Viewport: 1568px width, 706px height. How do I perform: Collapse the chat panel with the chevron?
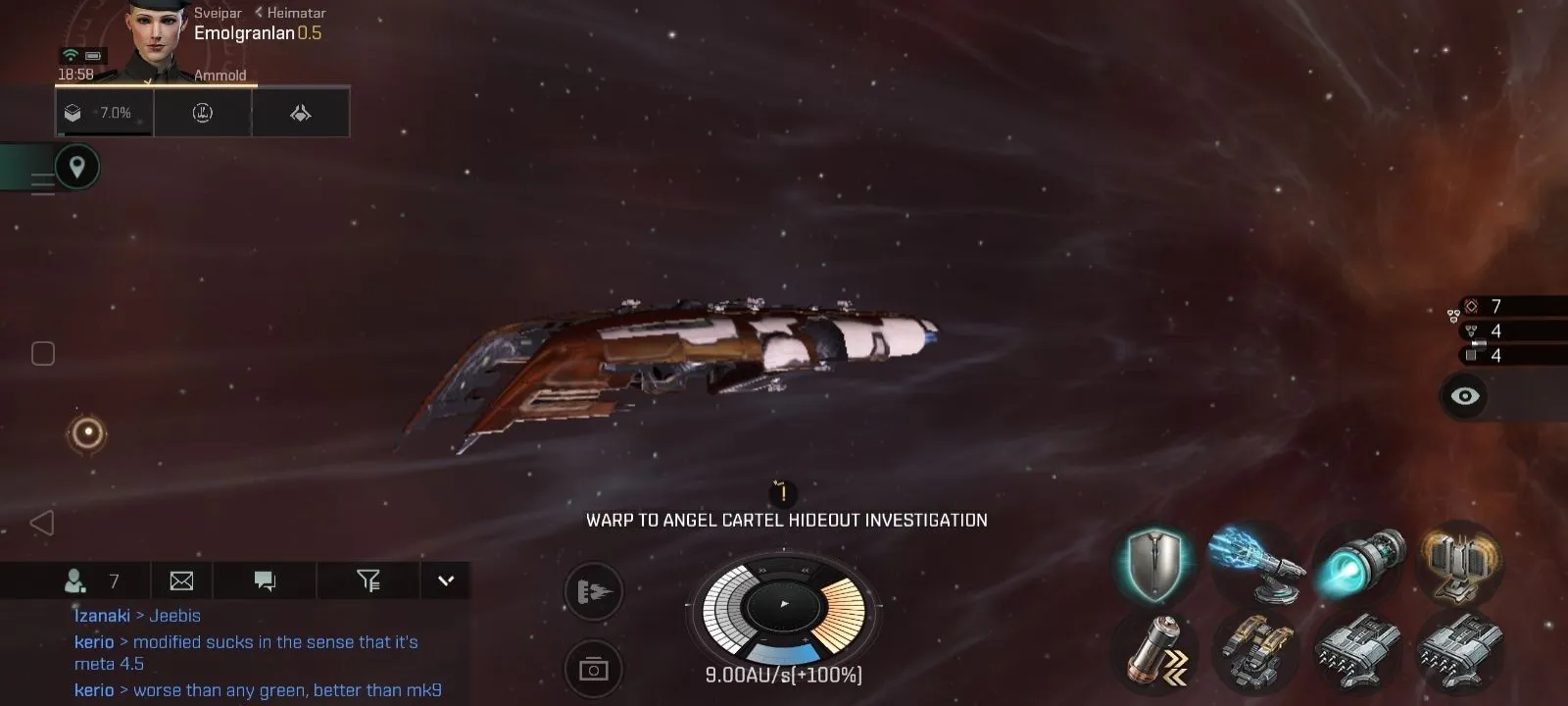tap(446, 580)
